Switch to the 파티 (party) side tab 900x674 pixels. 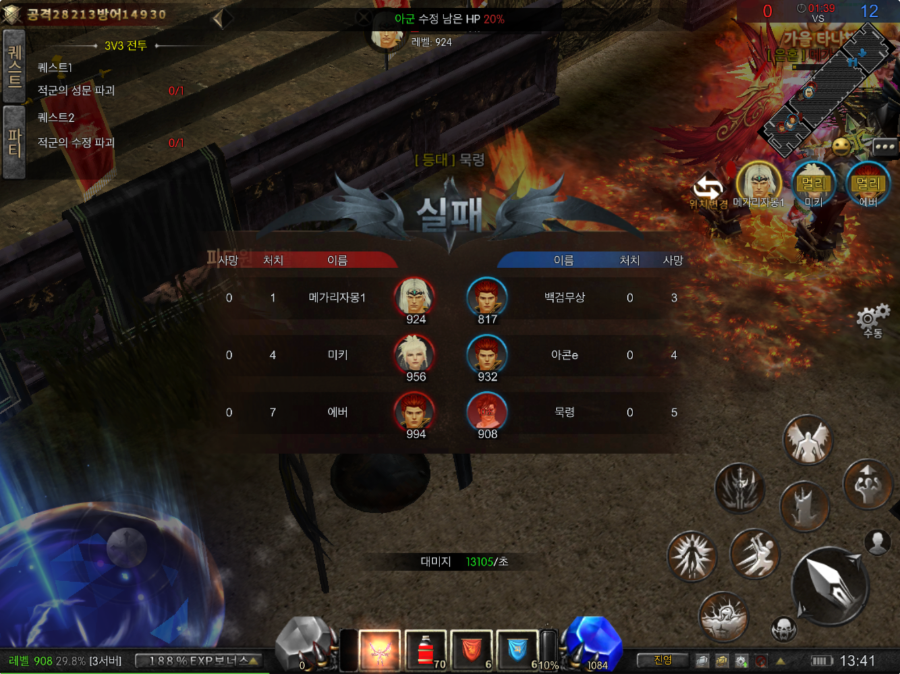tap(14, 142)
